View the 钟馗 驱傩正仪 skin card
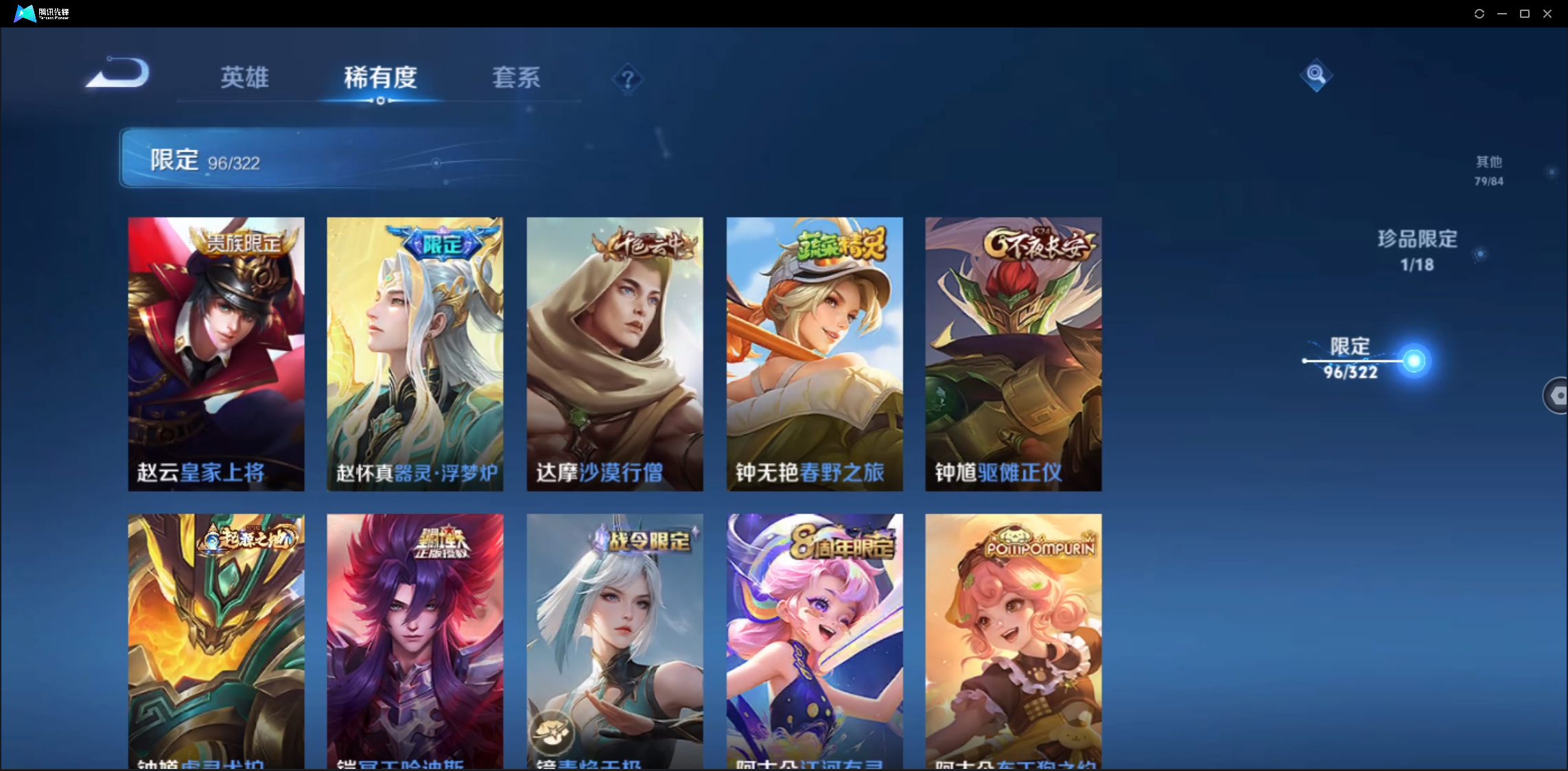 click(1014, 354)
